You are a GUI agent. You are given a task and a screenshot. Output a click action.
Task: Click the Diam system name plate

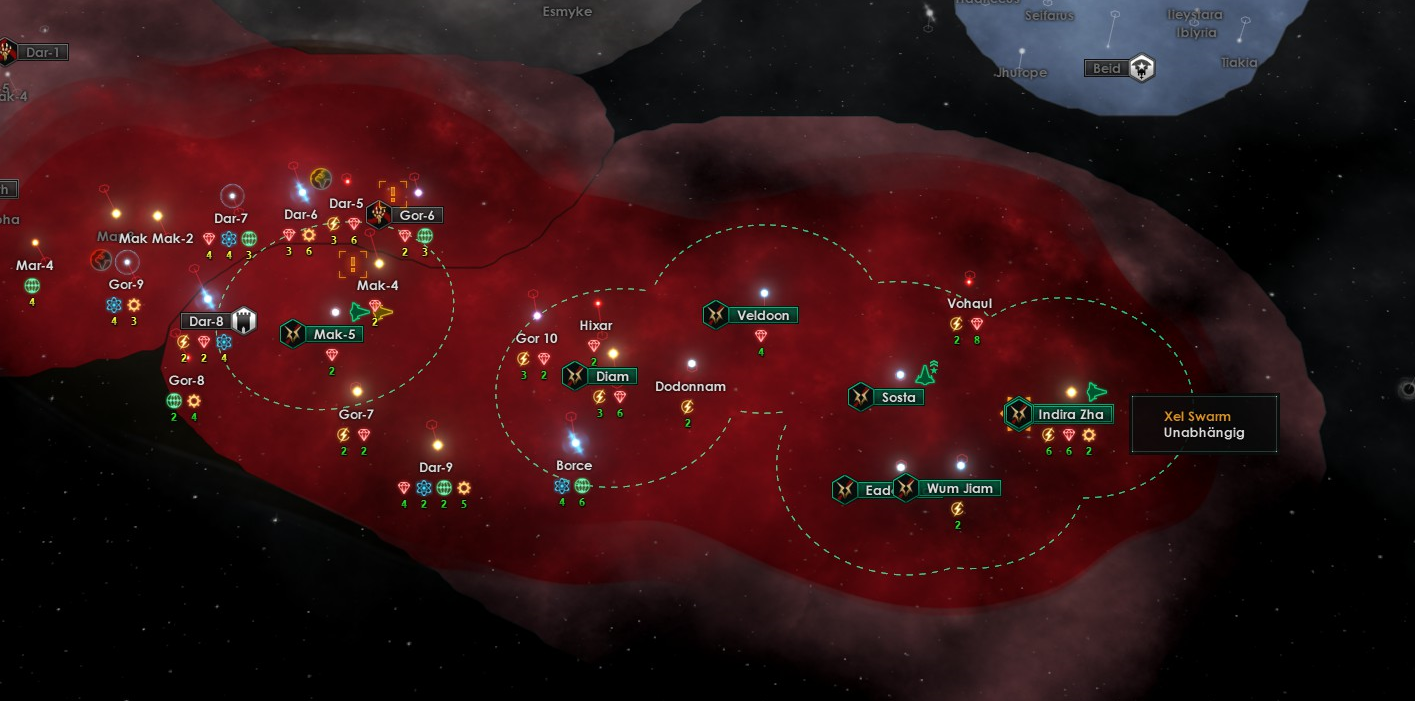[x=612, y=377]
